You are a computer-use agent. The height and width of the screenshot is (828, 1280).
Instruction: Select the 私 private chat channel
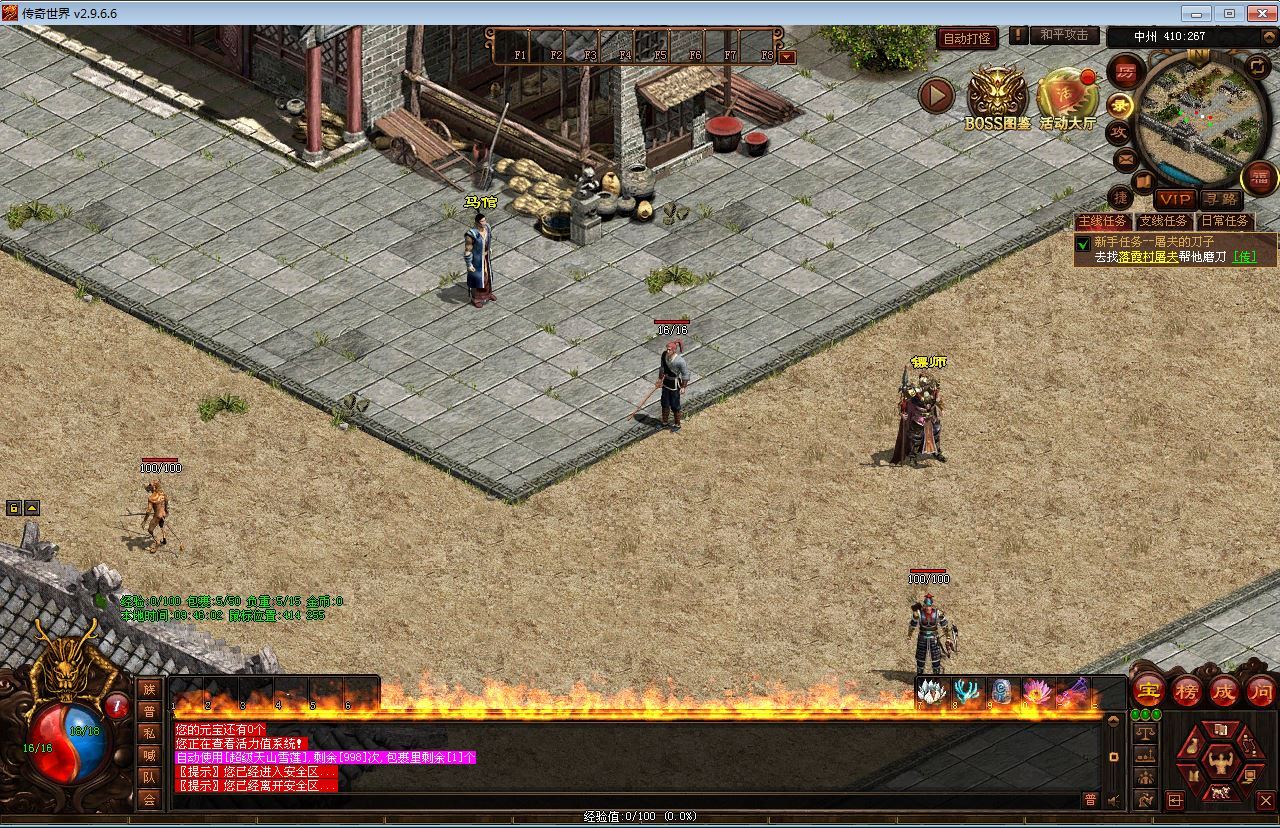149,733
